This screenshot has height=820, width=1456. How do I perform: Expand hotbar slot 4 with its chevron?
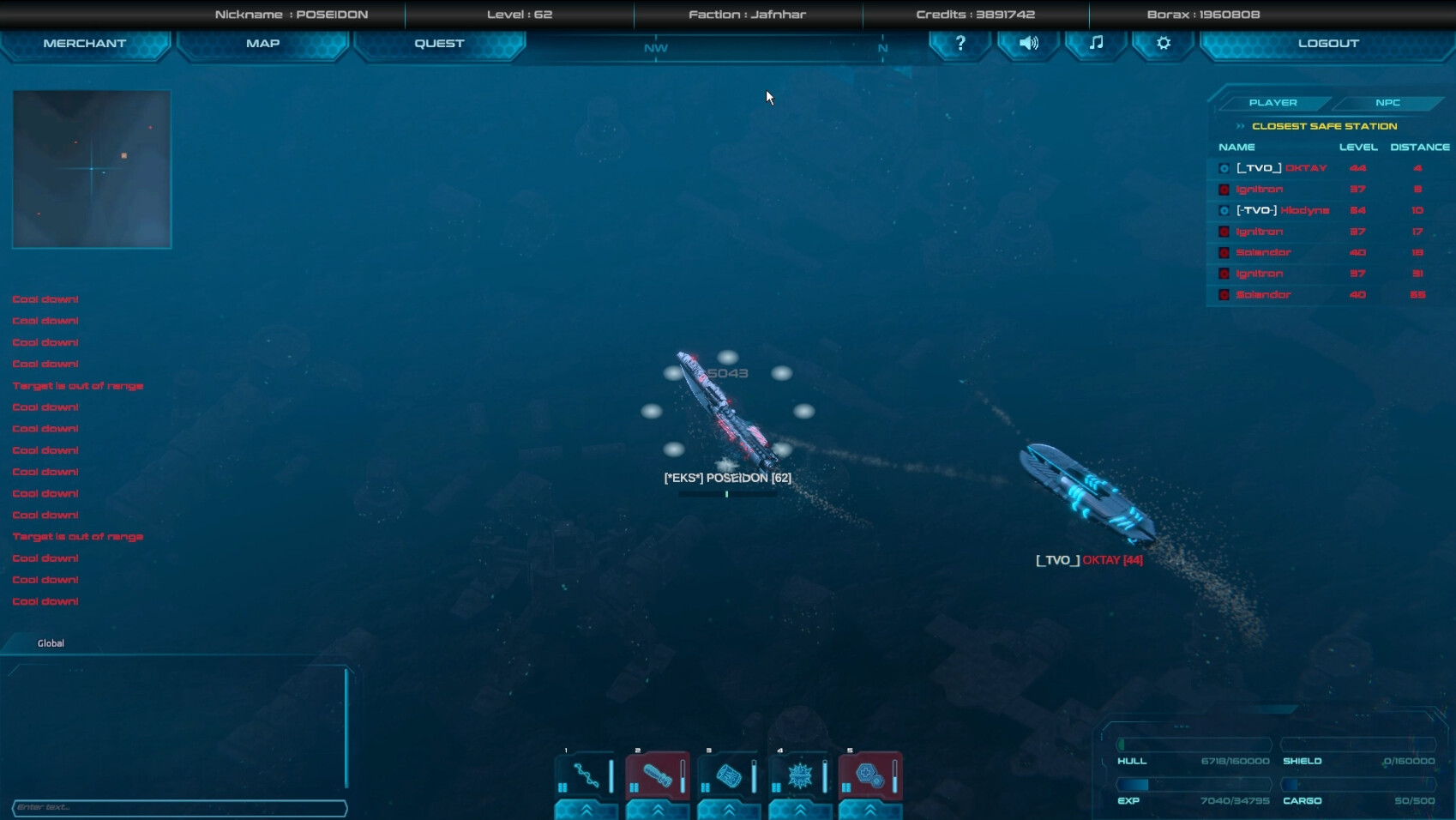tap(800, 810)
